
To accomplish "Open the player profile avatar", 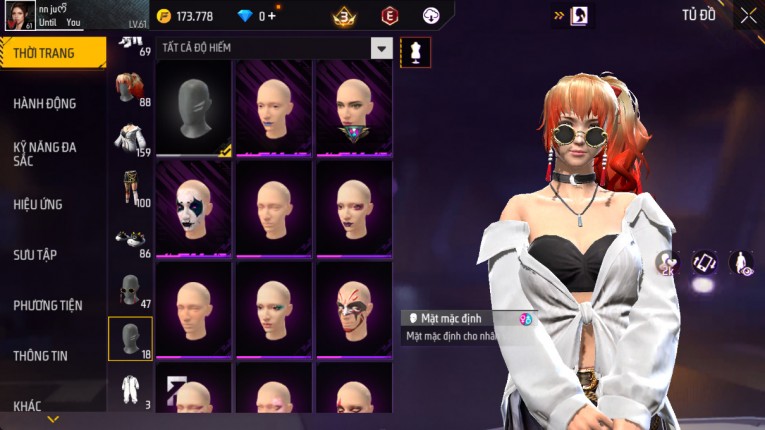I will pyautogui.click(x=17, y=17).
